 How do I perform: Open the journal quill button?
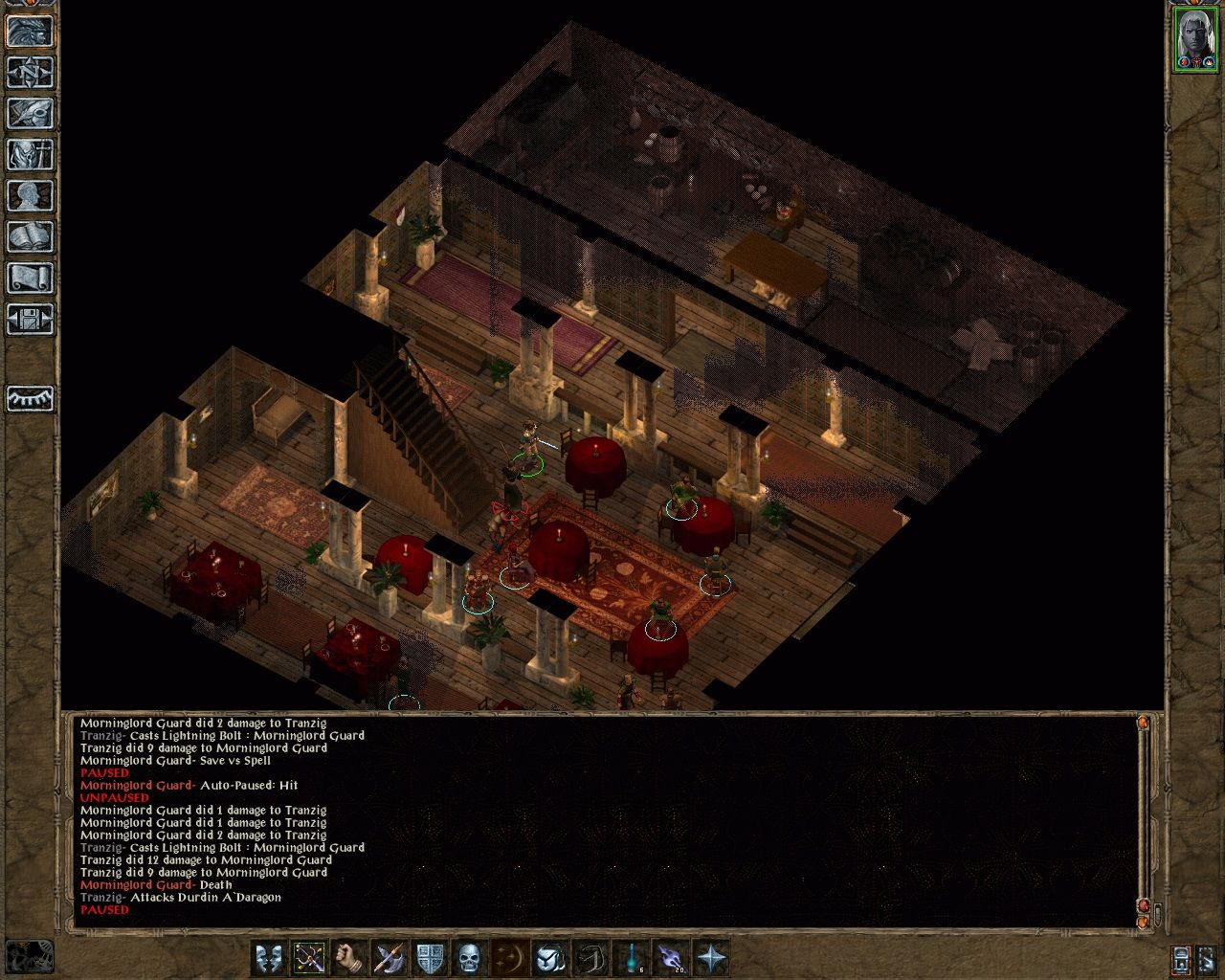click(x=30, y=113)
